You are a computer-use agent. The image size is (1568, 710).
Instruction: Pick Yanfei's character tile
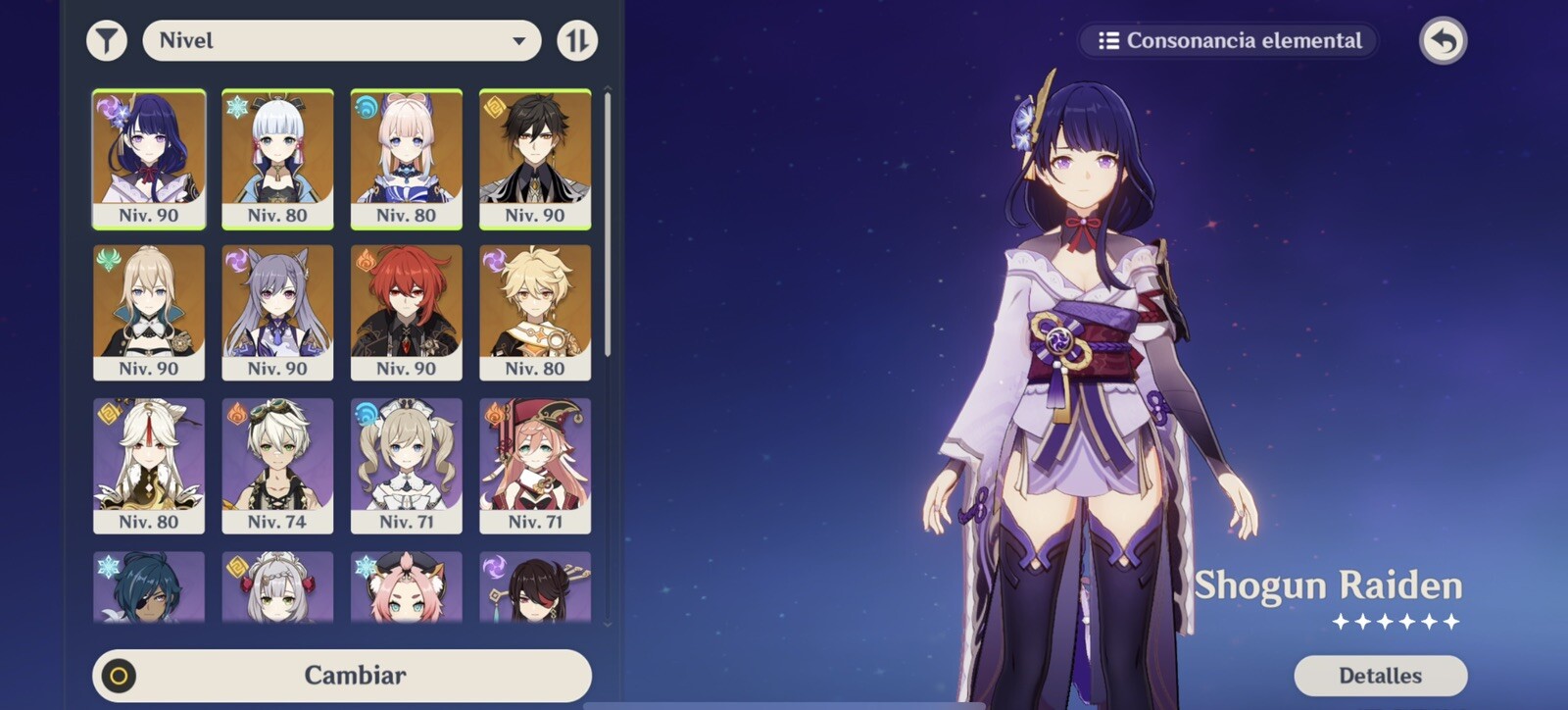pyautogui.click(x=535, y=465)
